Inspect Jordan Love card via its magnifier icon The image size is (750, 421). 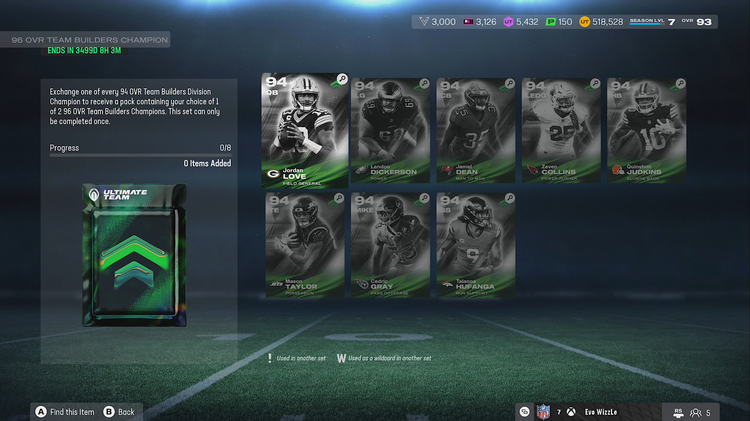point(342,79)
